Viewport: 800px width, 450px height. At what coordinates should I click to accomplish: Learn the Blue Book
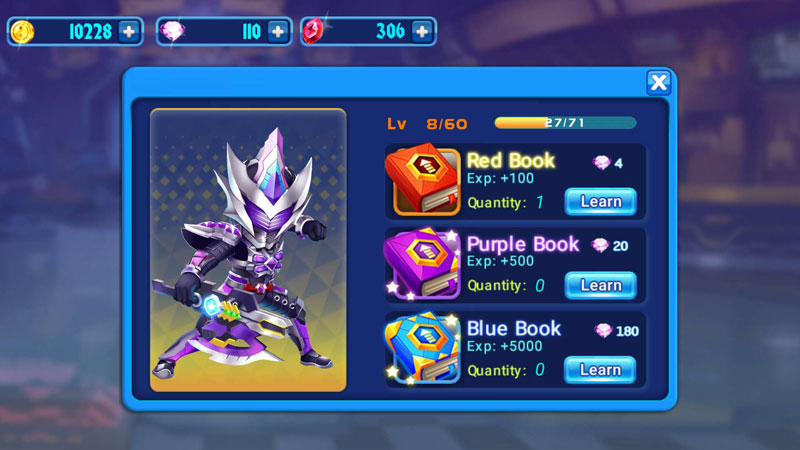tap(600, 370)
